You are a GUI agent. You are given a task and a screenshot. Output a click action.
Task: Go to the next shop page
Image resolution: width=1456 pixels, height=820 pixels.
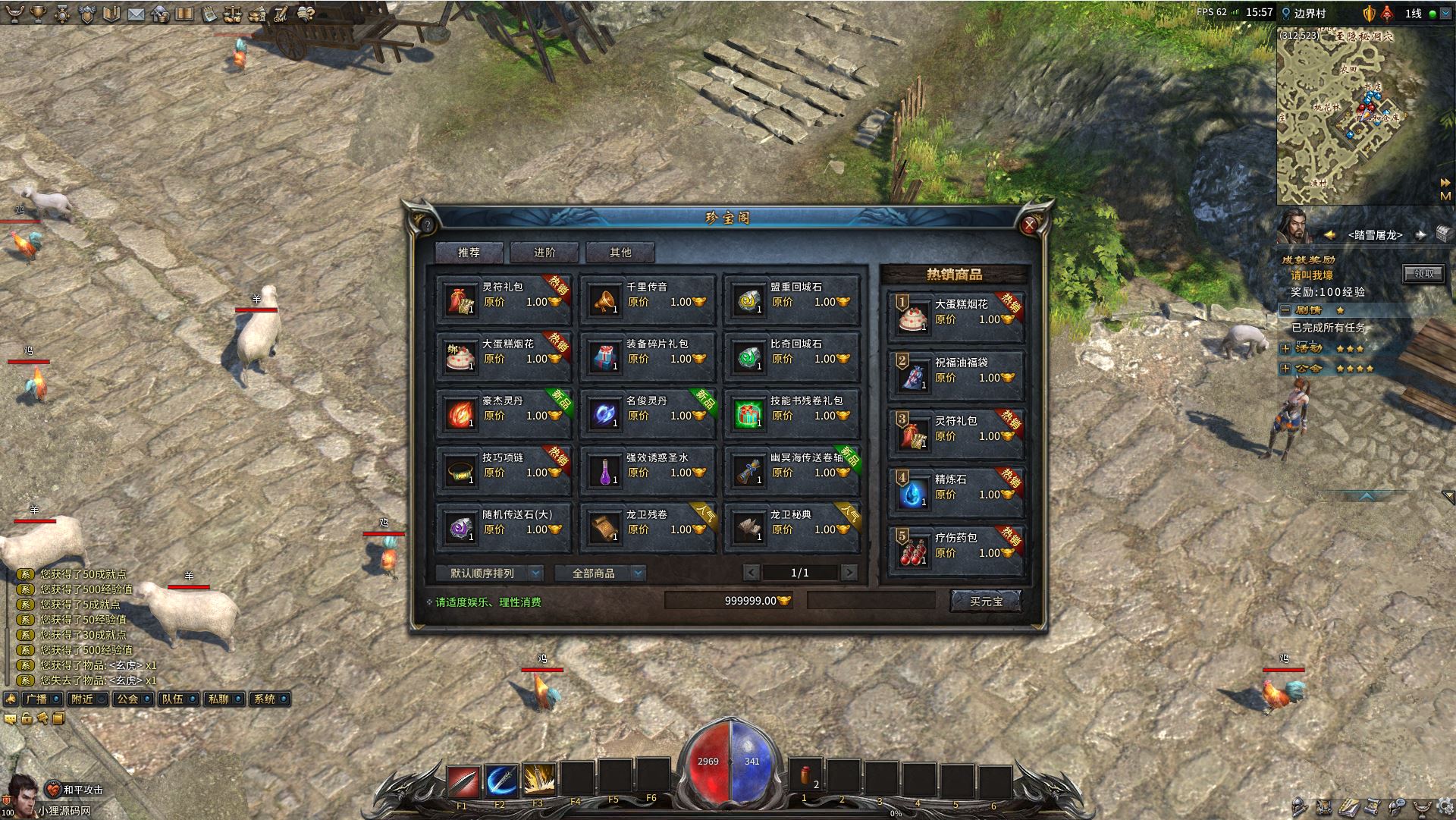849,573
